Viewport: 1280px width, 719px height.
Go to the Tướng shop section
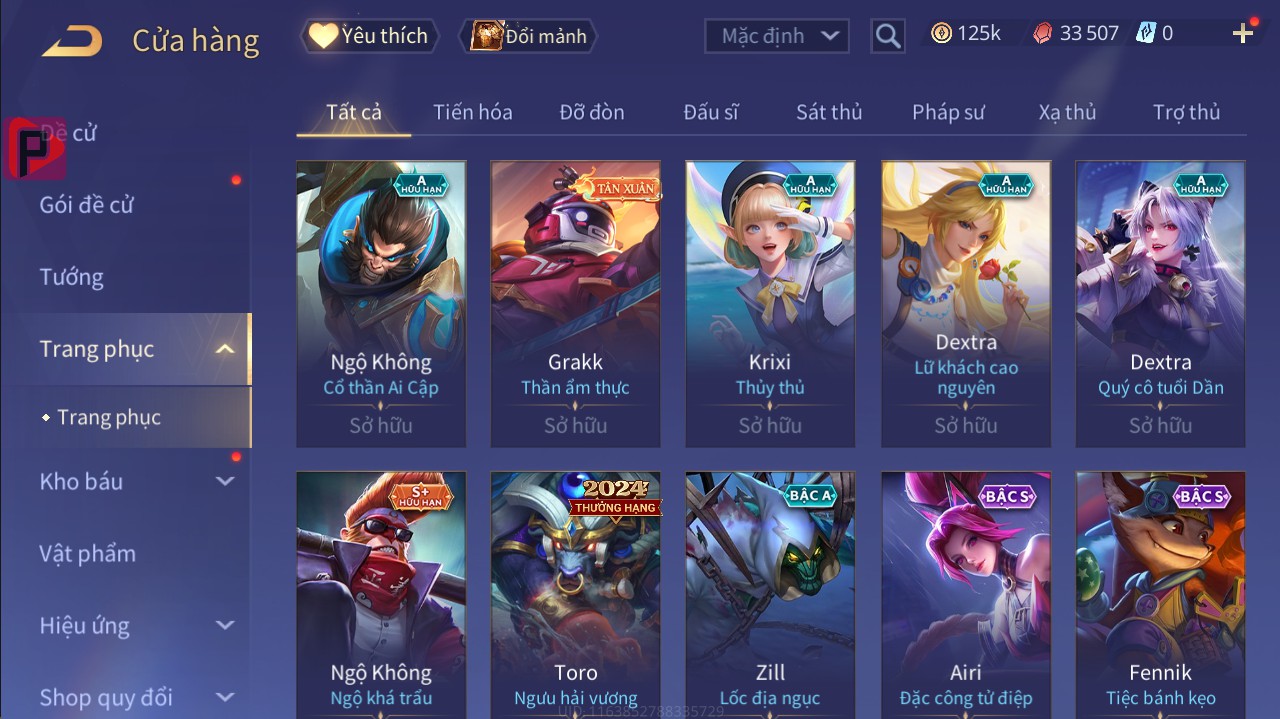pyautogui.click(x=72, y=277)
